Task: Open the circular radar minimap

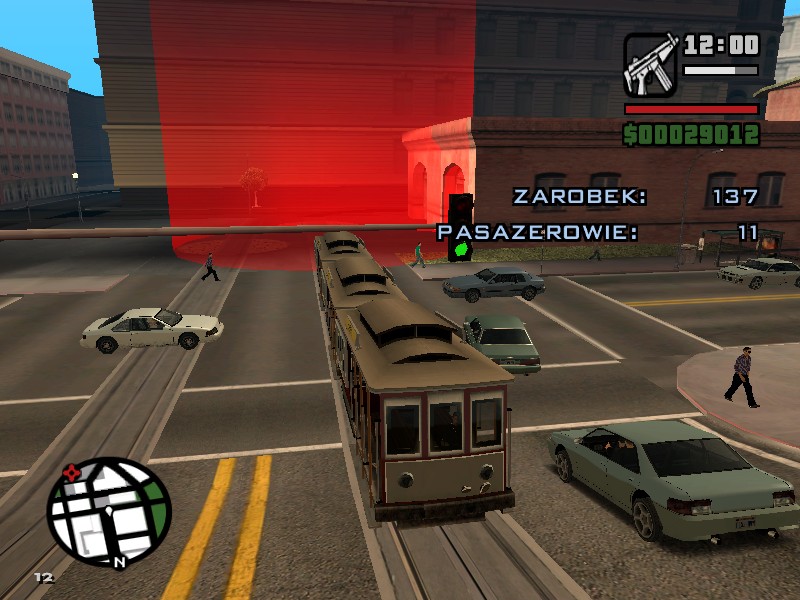Action: click(x=109, y=512)
